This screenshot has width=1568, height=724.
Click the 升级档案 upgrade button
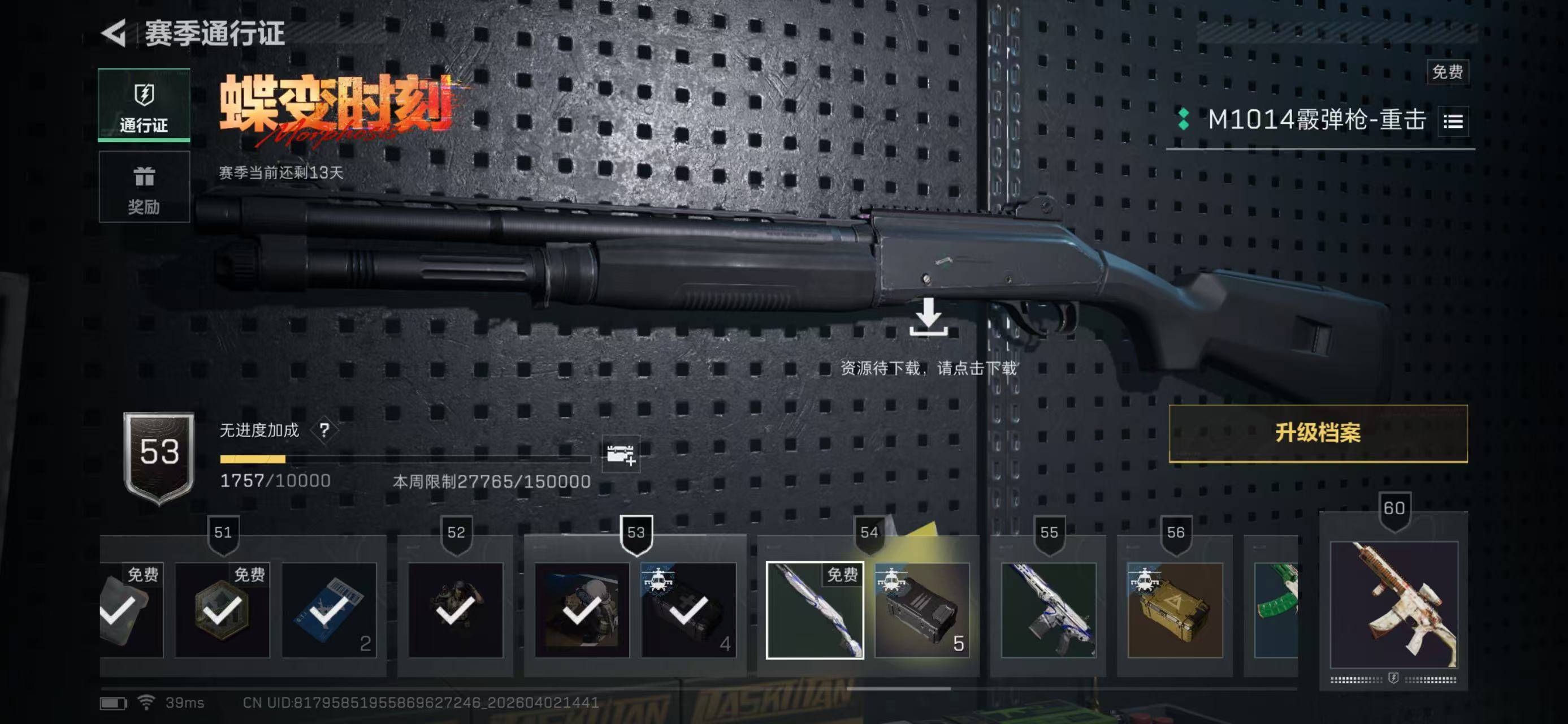coord(1318,433)
